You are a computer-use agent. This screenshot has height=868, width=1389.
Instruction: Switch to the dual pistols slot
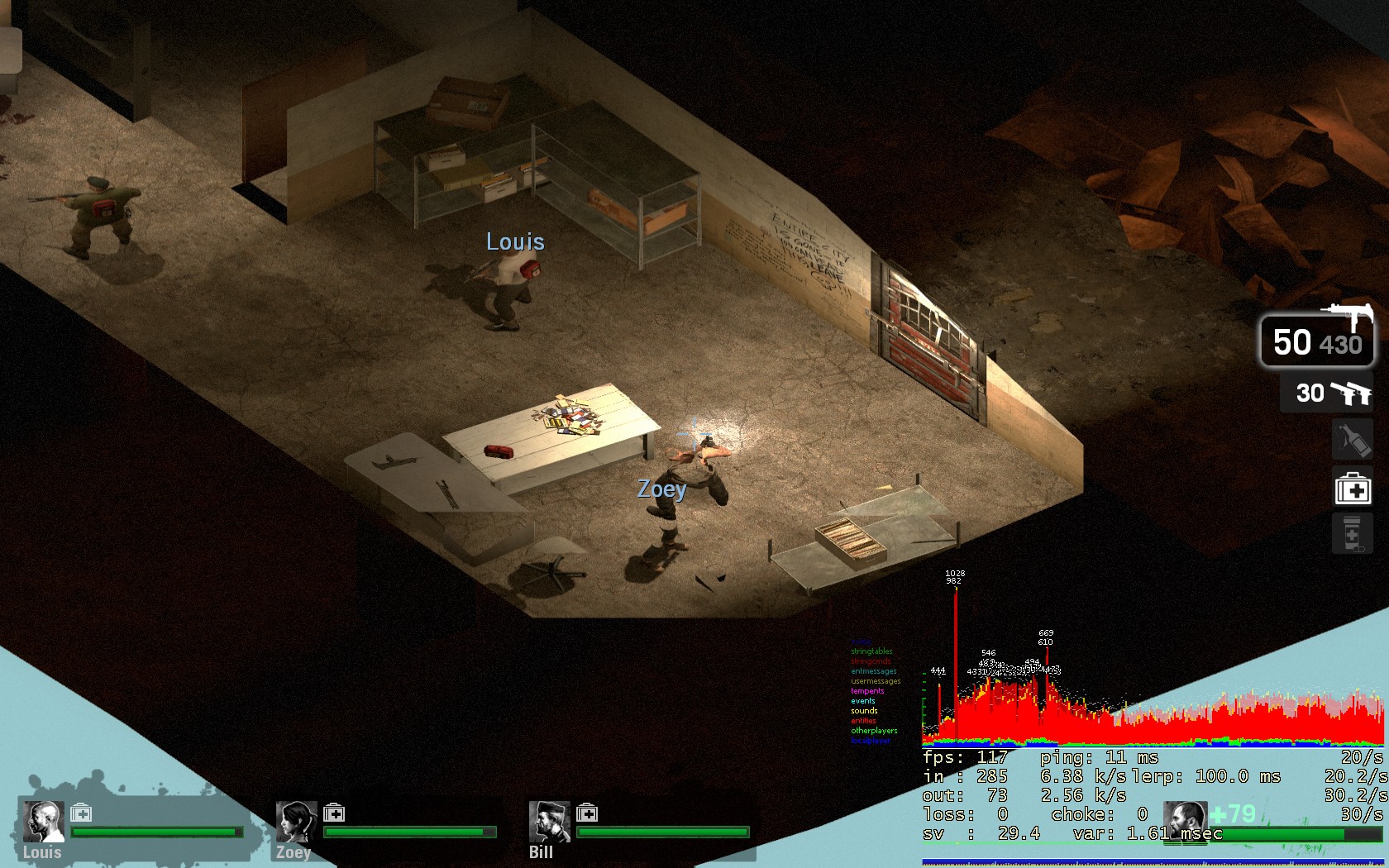[x=1326, y=393]
